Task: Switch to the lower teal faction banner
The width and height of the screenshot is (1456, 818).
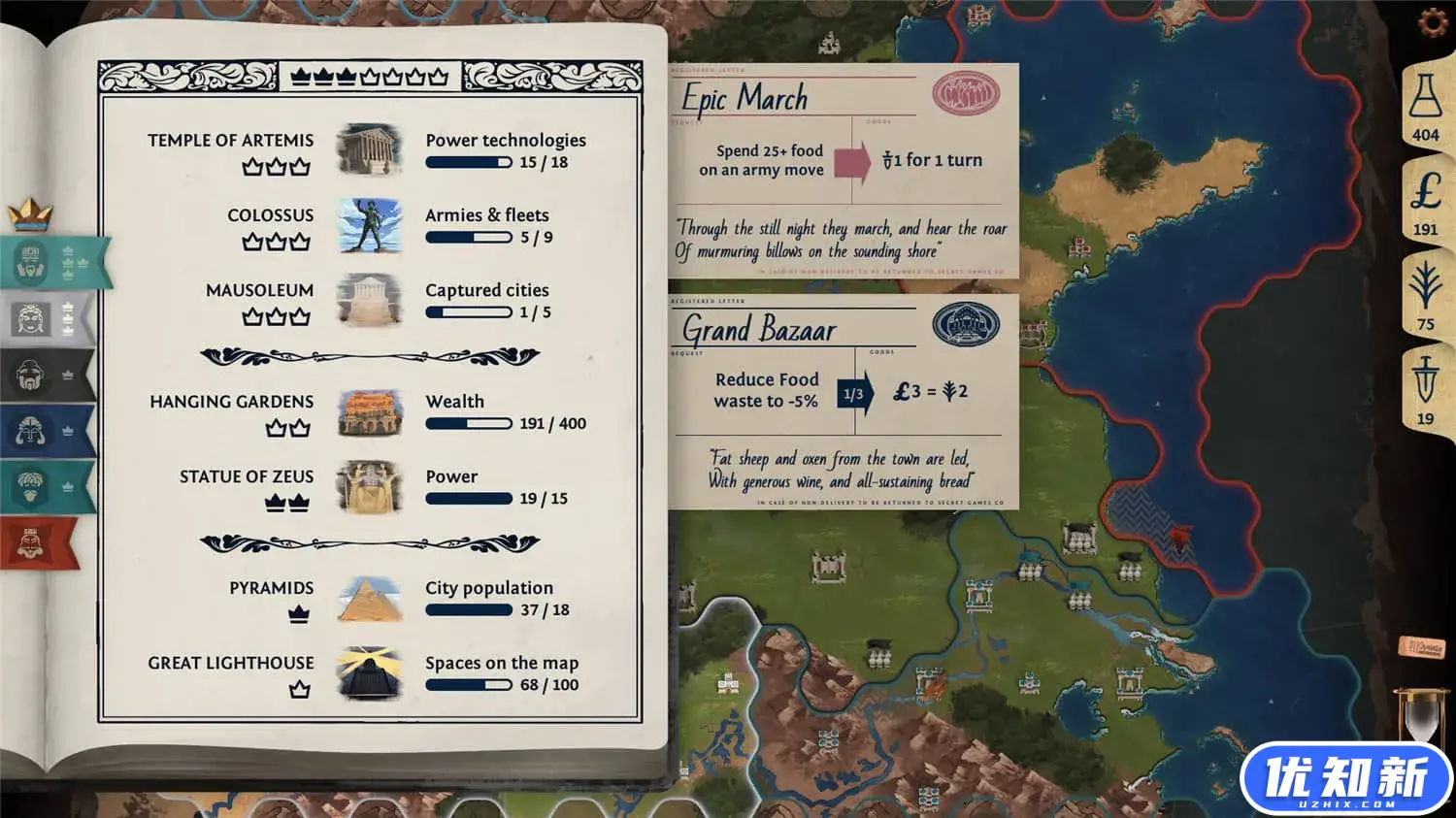Action: pos(46,486)
